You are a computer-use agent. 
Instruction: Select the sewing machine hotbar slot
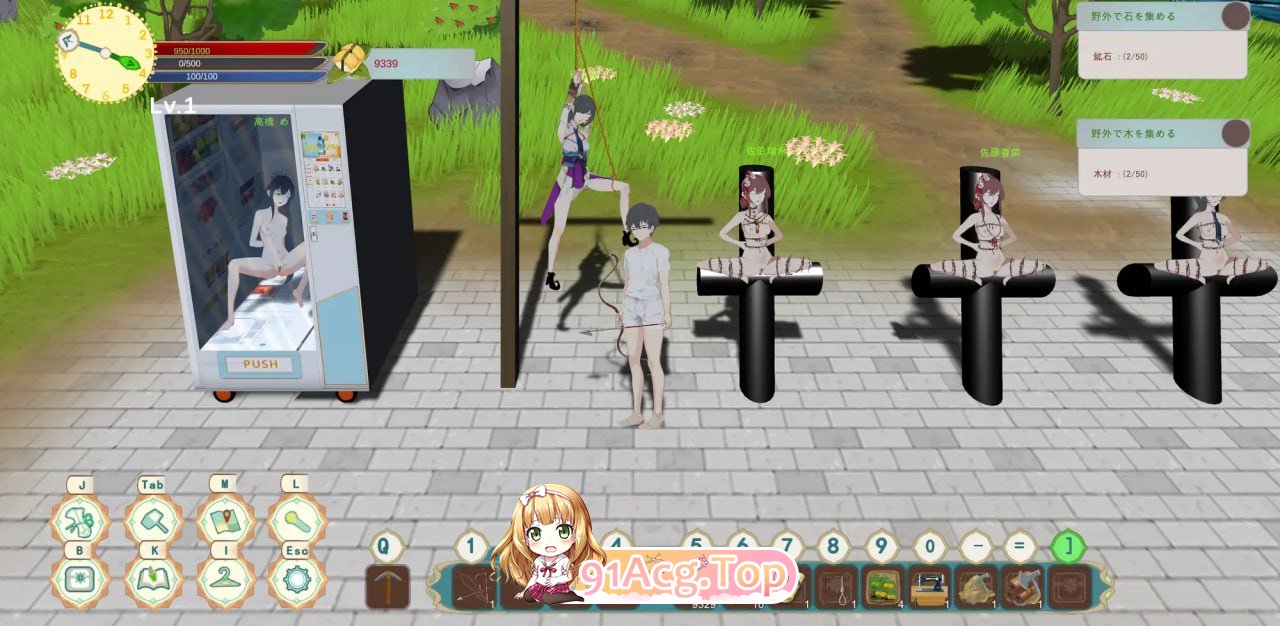(x=930, y=587)
